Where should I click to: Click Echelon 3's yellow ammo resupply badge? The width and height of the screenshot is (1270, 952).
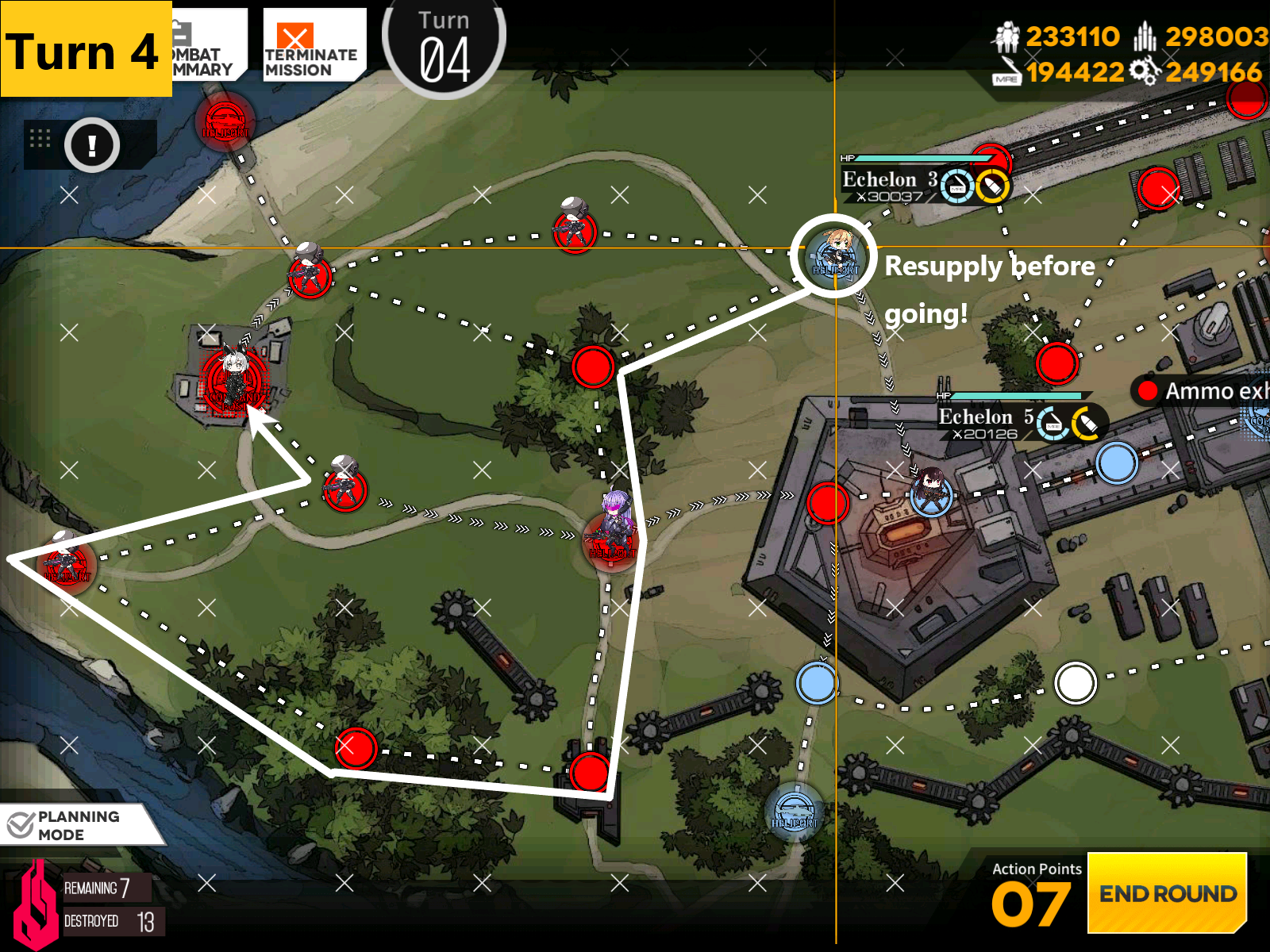click(x=991, y=186)
